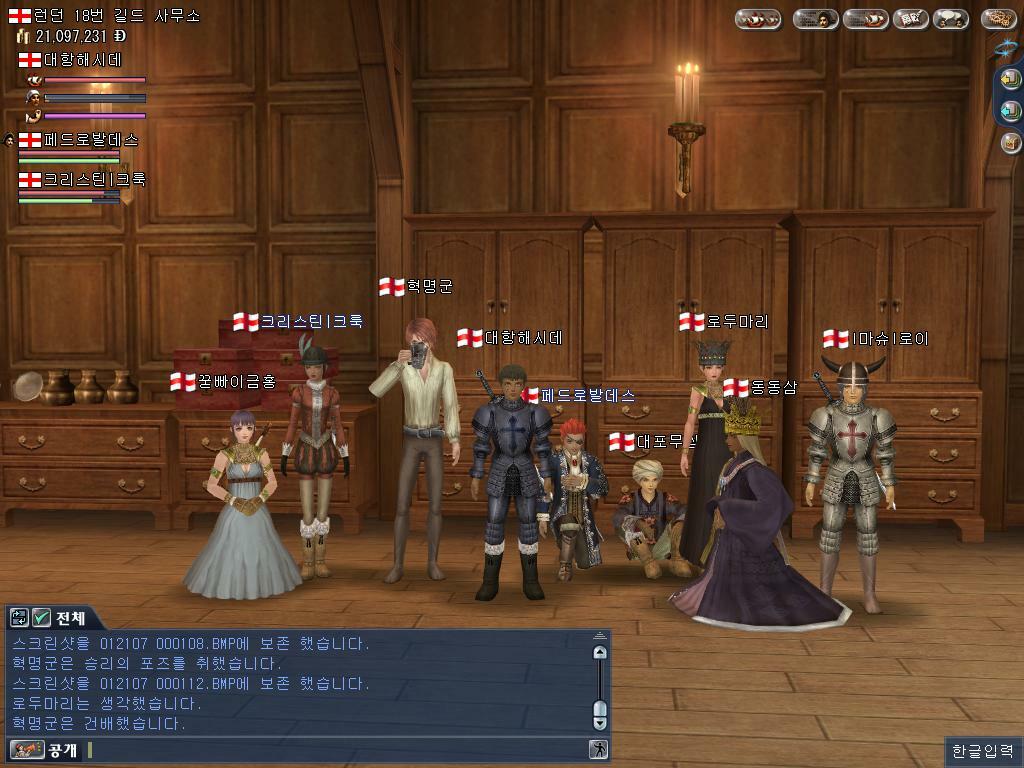Viewport: 1024px width, 768px height.
Task: Toggle the green checkmark chat filter
Action: tap(41, 617)
